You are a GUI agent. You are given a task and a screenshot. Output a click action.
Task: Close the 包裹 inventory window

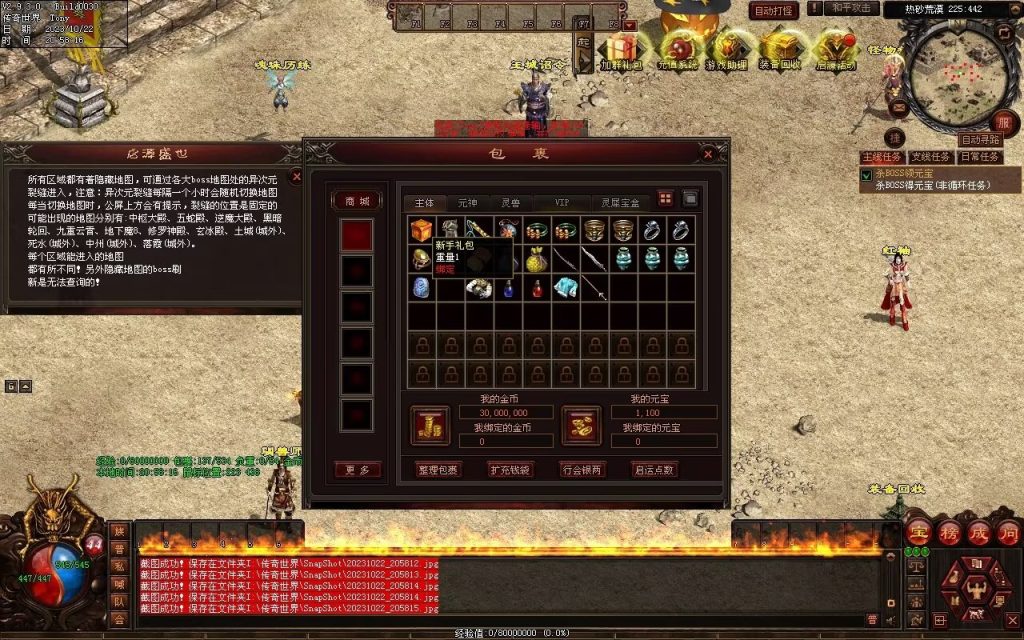click(x=708, y=155)
